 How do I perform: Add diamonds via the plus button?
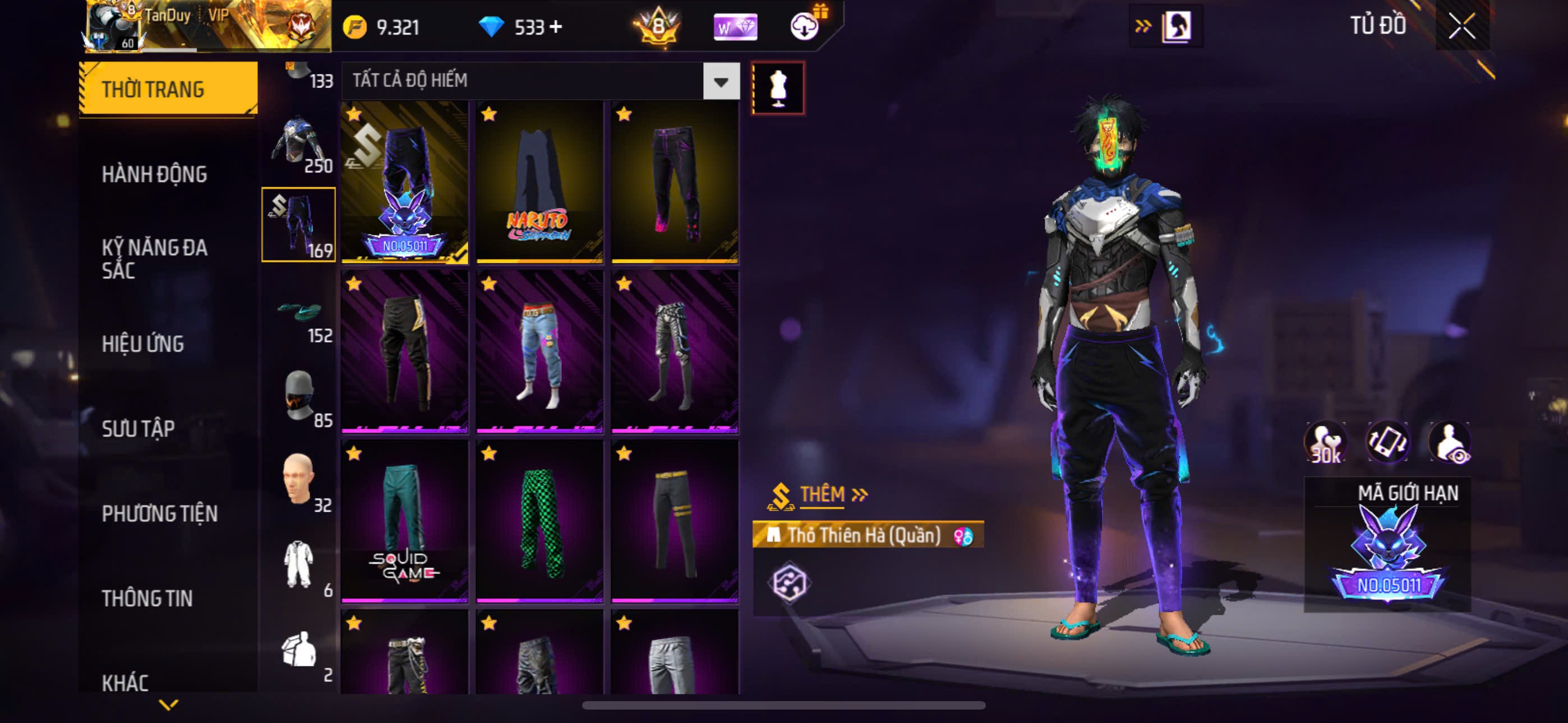point(556,27)
